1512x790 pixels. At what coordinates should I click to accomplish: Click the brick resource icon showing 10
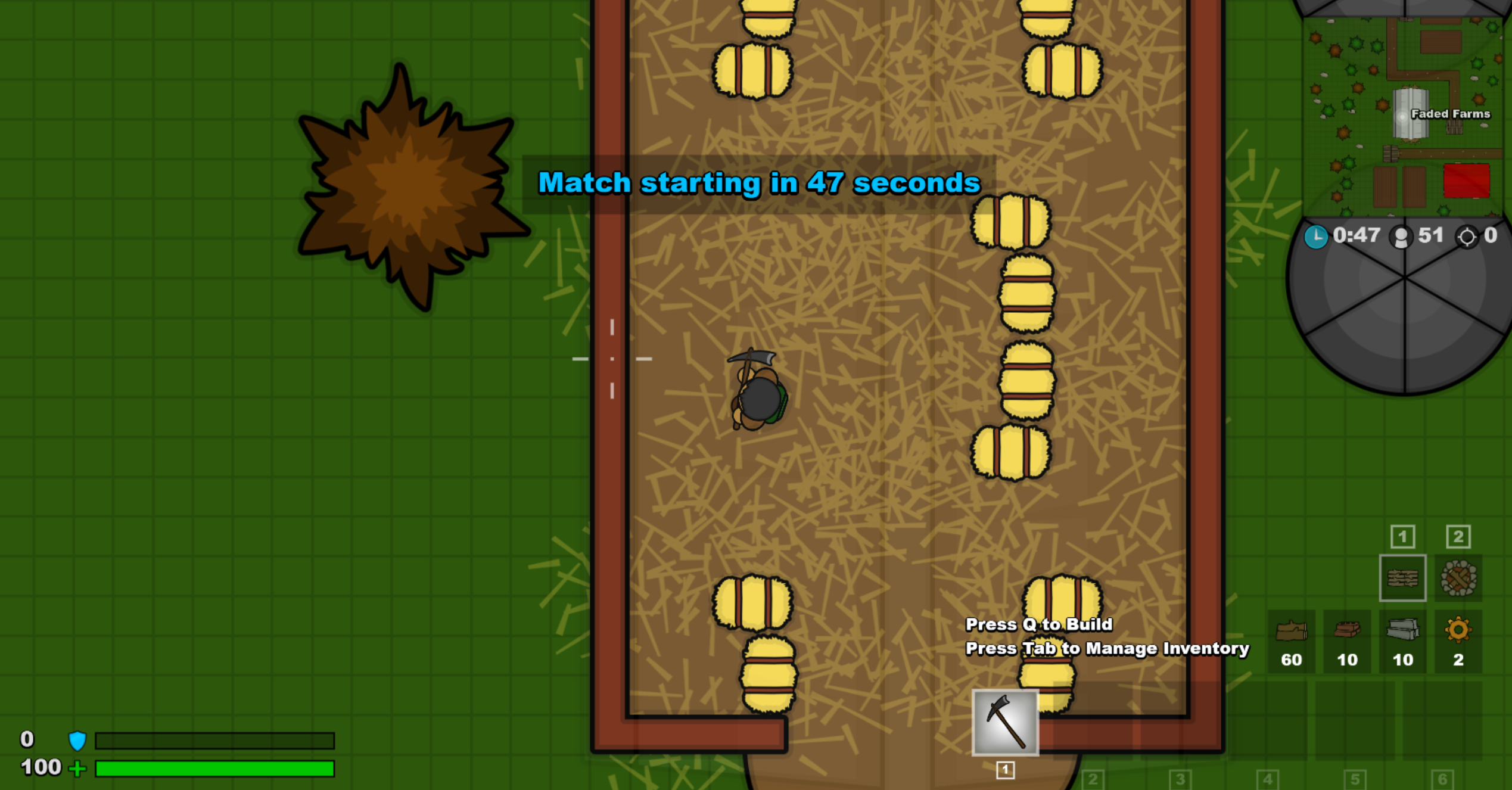point(1347,629)
